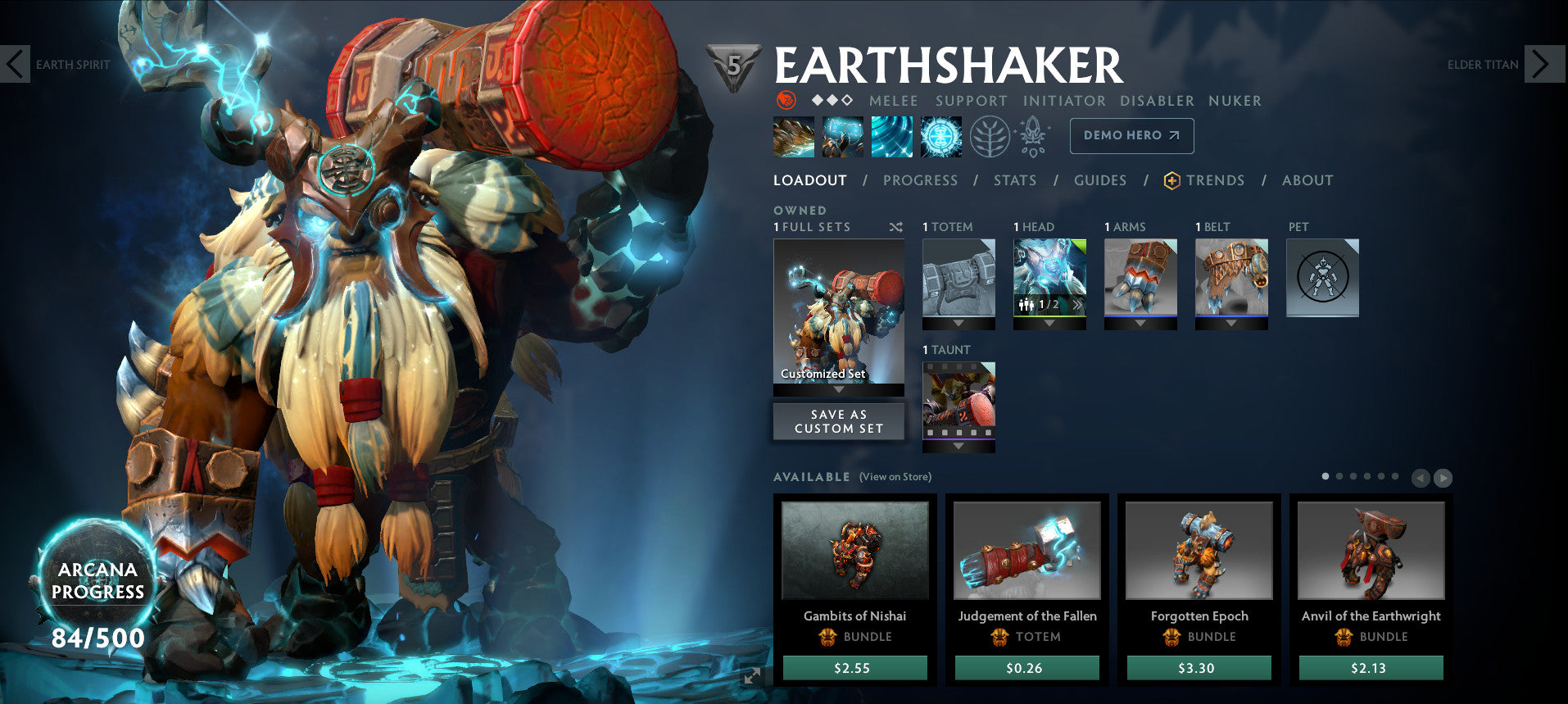The width and height of the screenshot is (1568, 704).
Task: Click the empty Pet slot icon
Action: 1322,278
